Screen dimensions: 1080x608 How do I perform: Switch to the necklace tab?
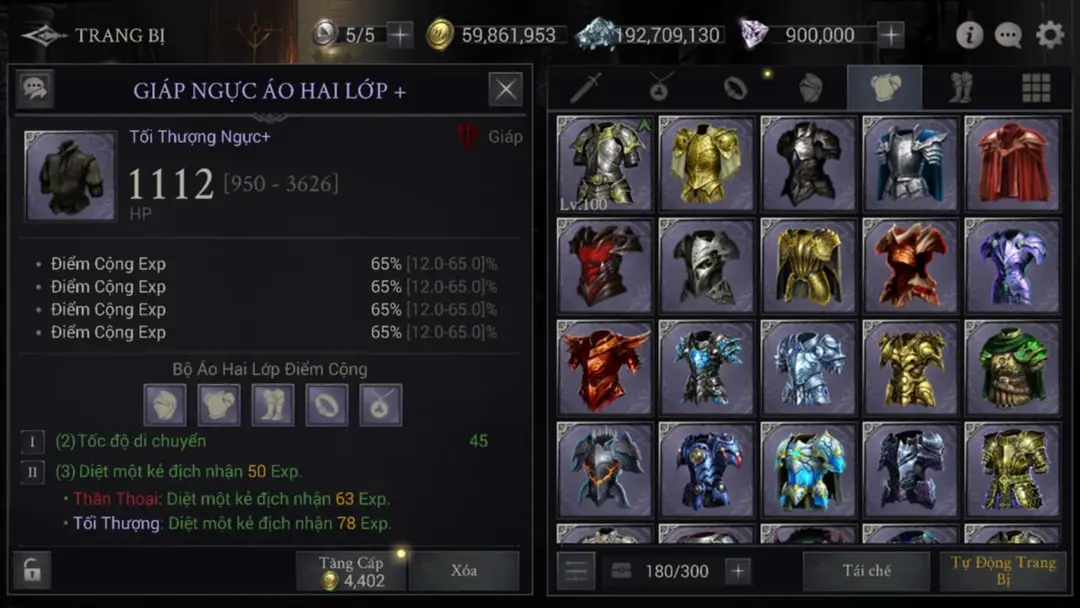659,89
